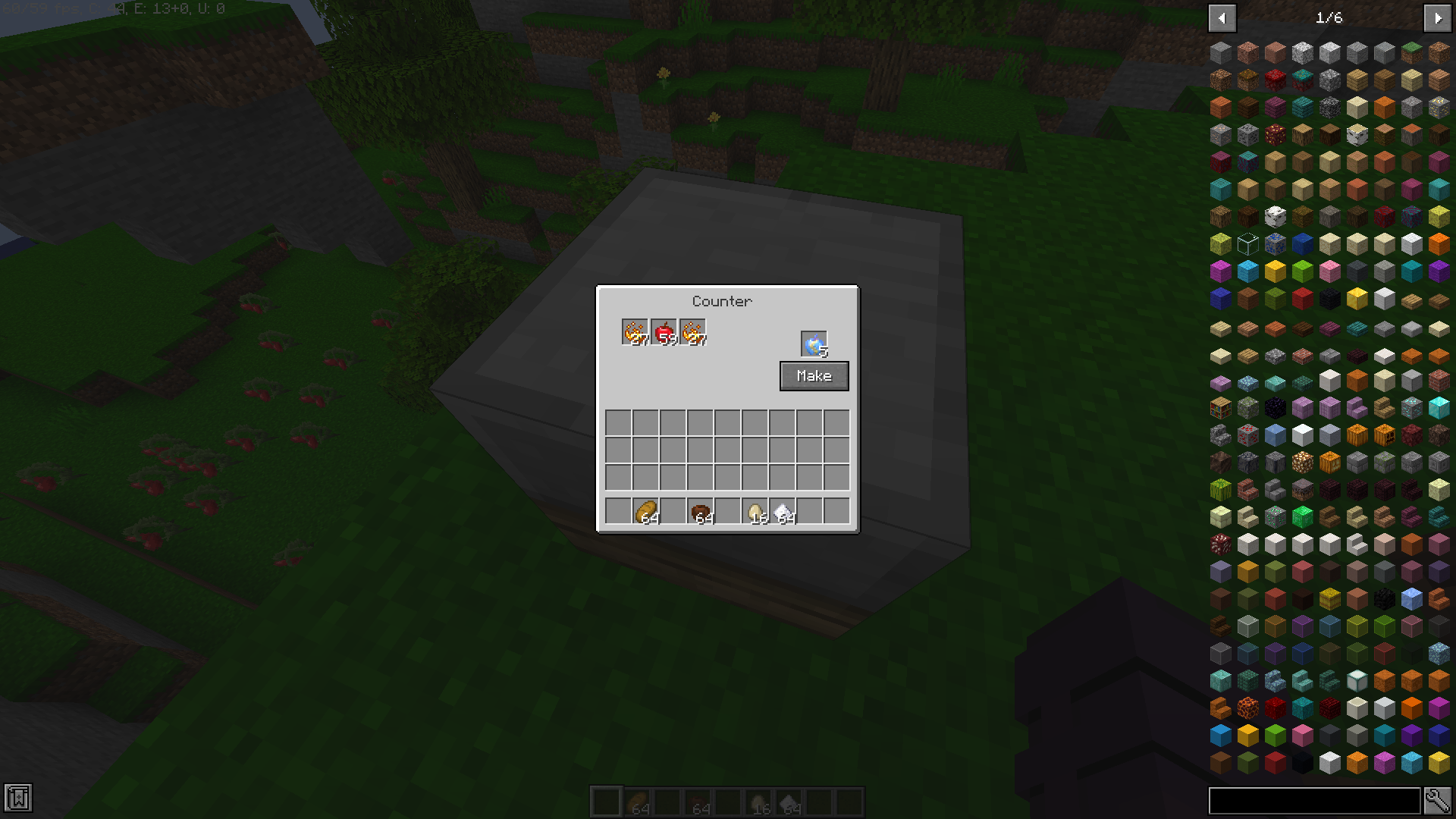
Task: Go to the next block palette page
Action: (x=1438, y=17)
